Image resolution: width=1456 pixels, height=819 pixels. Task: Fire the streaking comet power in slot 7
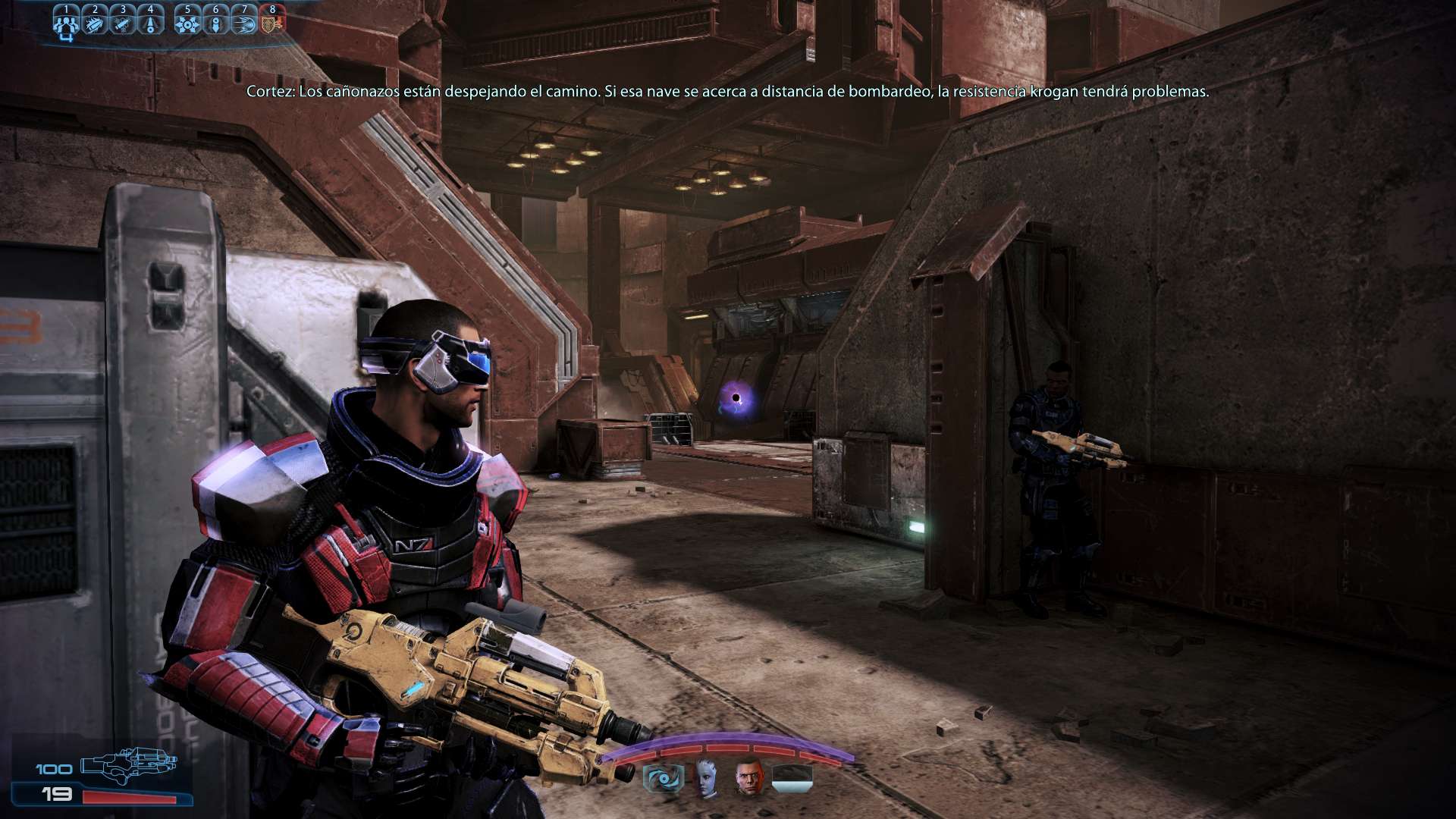(x=244, y=23)
